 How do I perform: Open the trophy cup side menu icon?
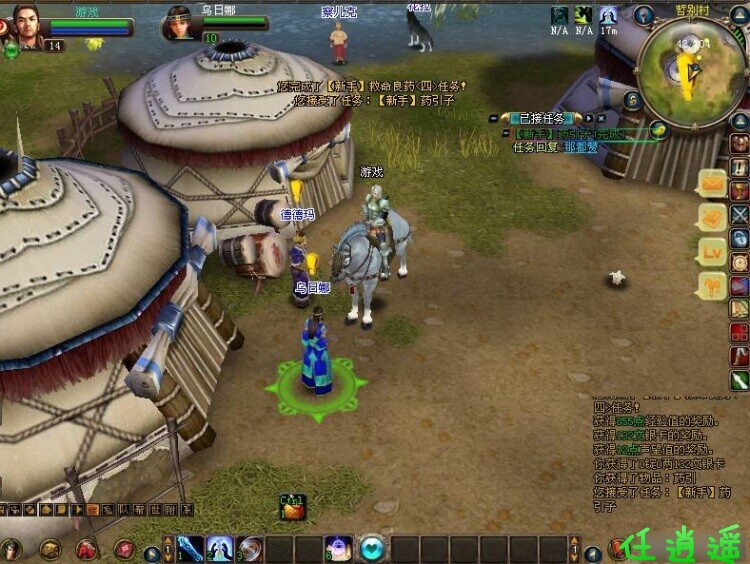pyautogui.click(x=739, y=190)
